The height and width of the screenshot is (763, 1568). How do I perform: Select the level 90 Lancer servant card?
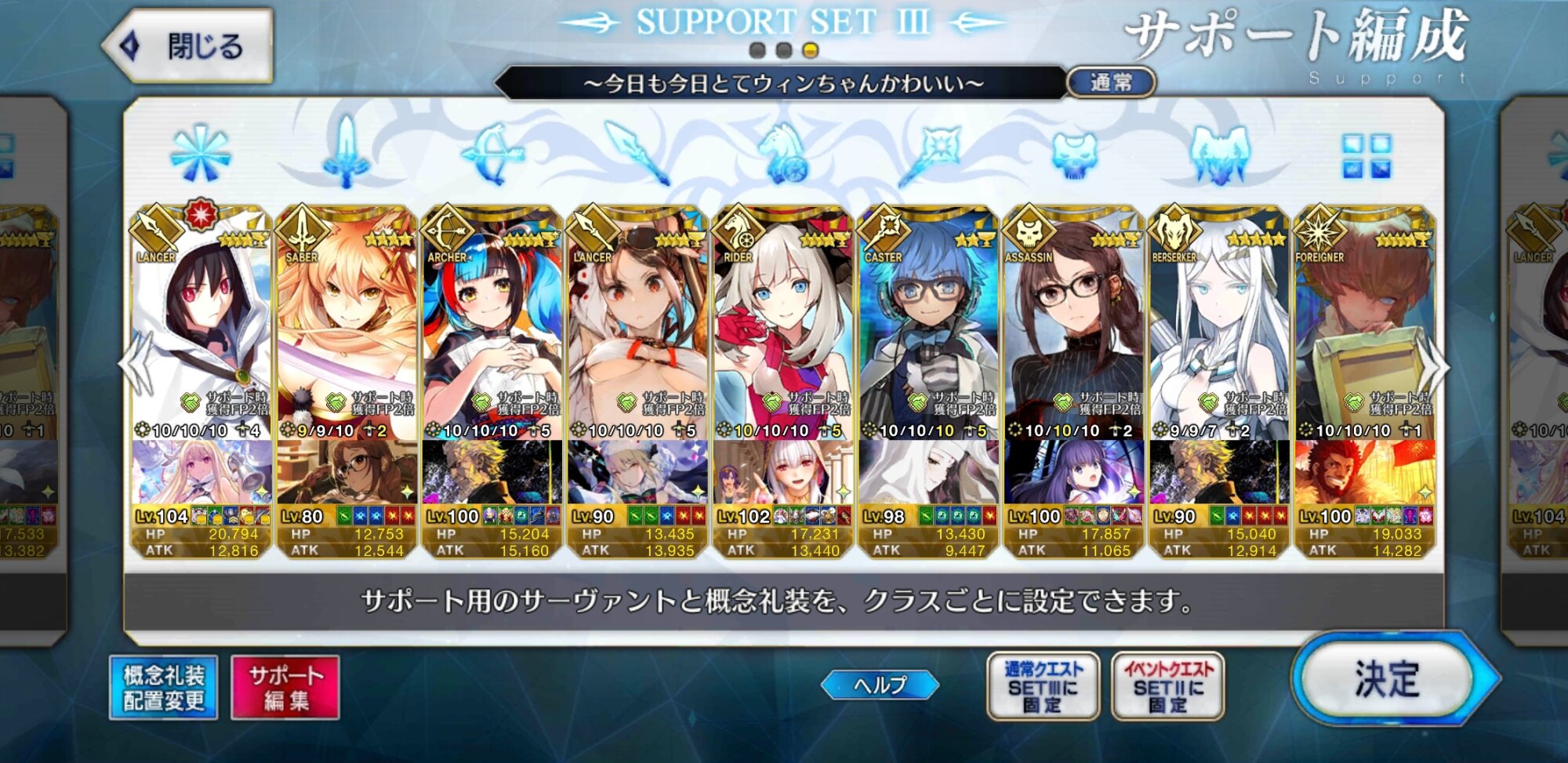637,329
